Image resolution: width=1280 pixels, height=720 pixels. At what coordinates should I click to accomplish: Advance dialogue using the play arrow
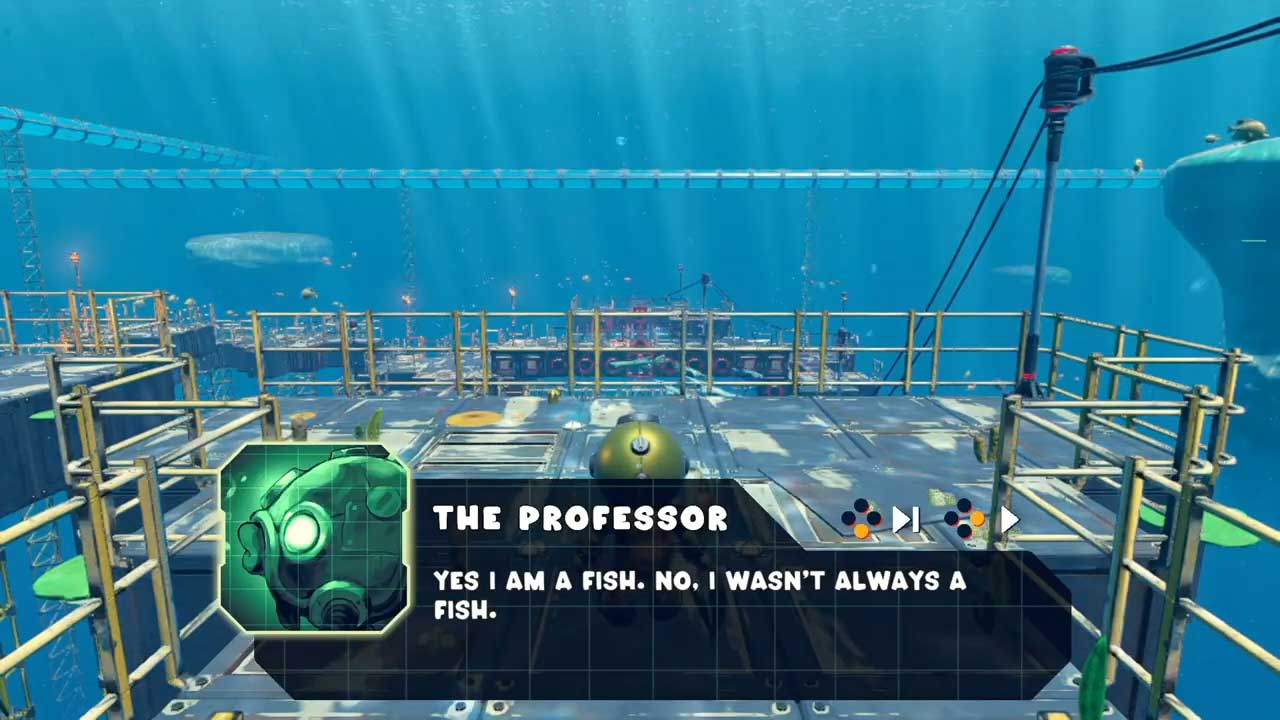pyautogui.click(x=1009, y=519)
